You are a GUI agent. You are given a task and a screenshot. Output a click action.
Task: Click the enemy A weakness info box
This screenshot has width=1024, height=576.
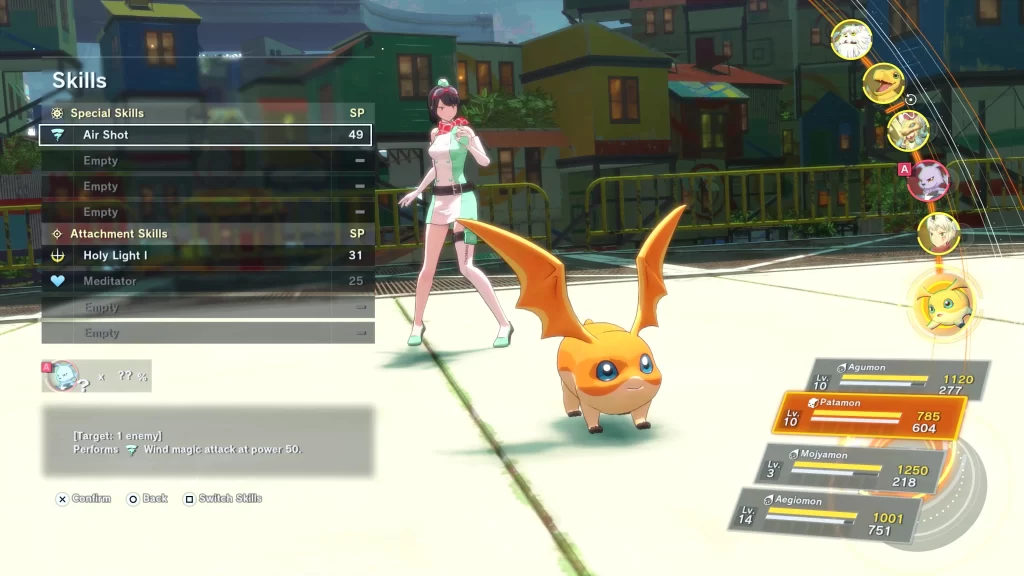96,376
